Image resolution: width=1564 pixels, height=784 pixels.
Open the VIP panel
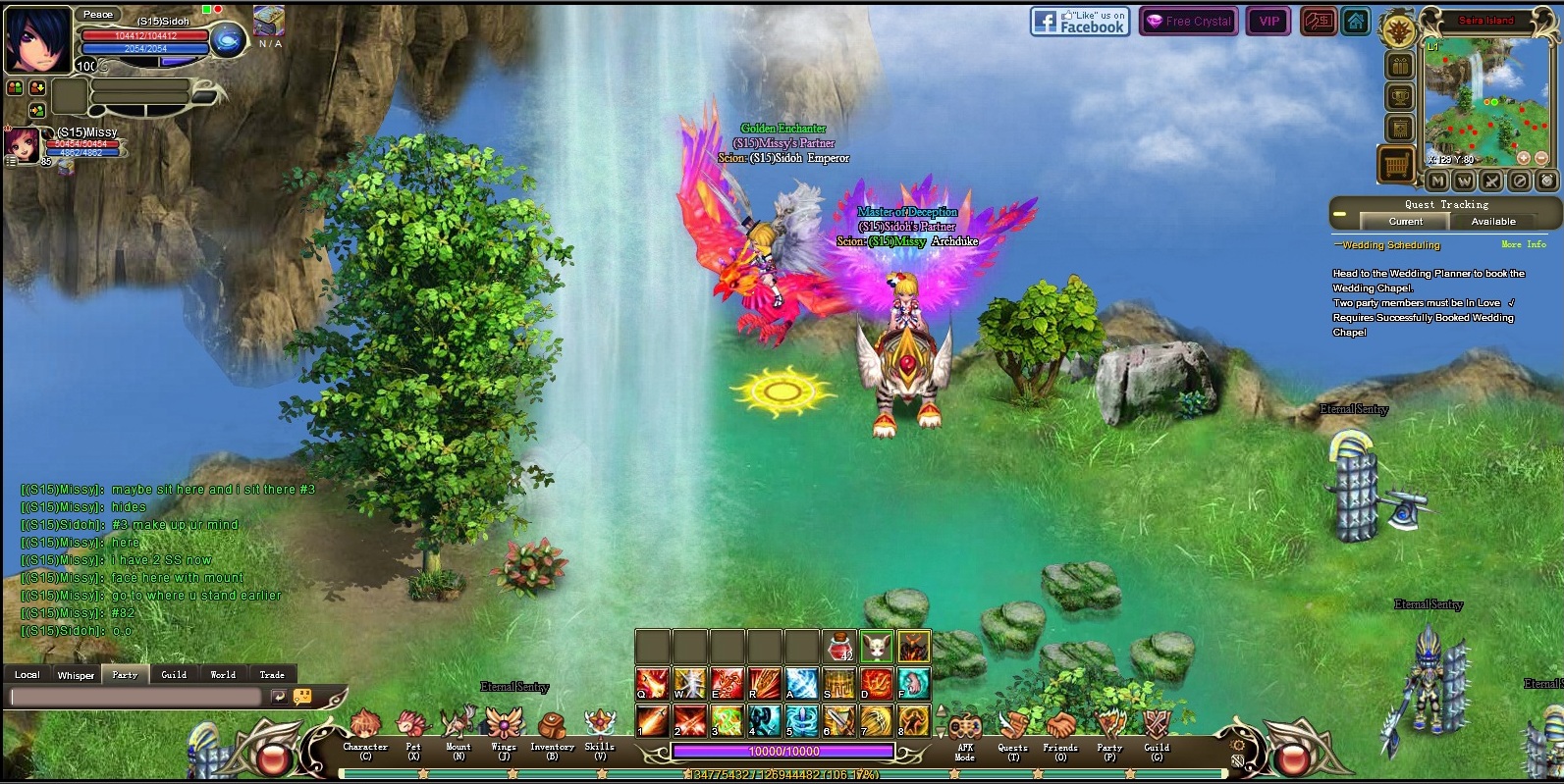point(1269,22)
